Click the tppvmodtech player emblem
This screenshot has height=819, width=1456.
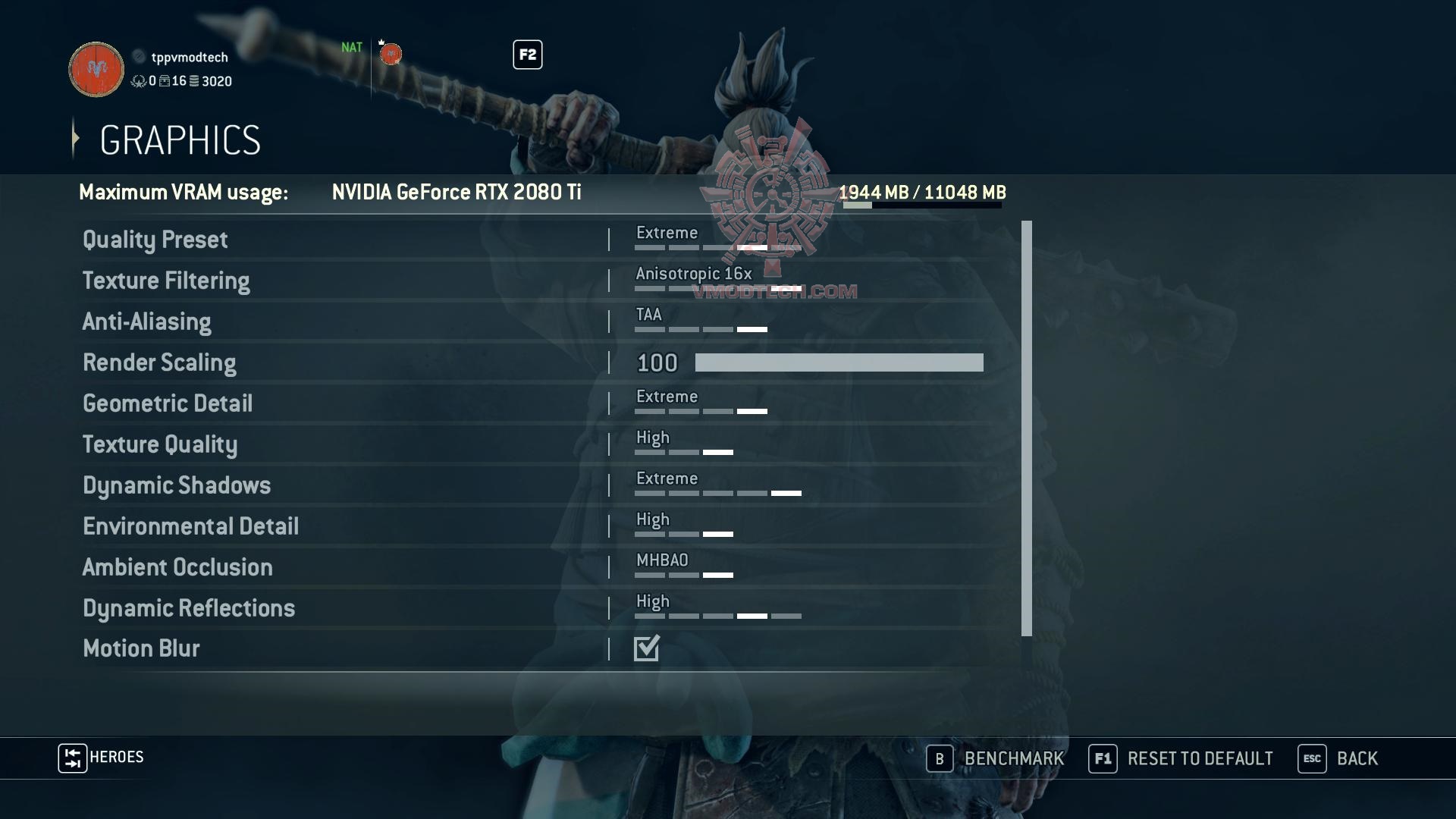(x=96, y=69)
